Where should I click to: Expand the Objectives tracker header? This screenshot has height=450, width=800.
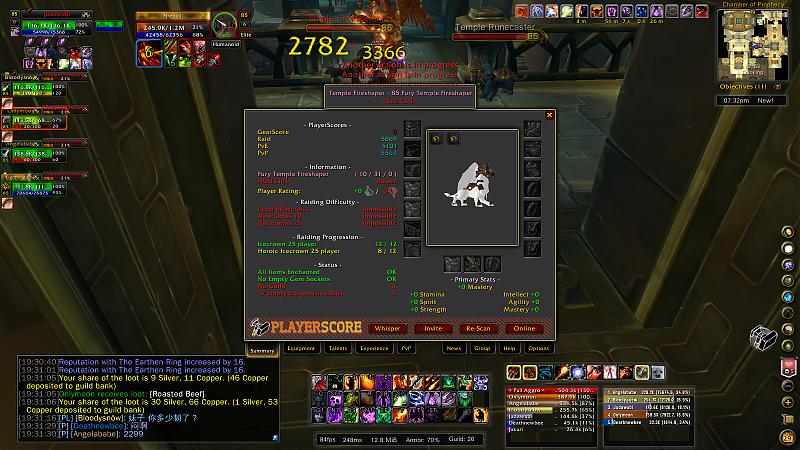pyautogui.click(x=747, y=87)
